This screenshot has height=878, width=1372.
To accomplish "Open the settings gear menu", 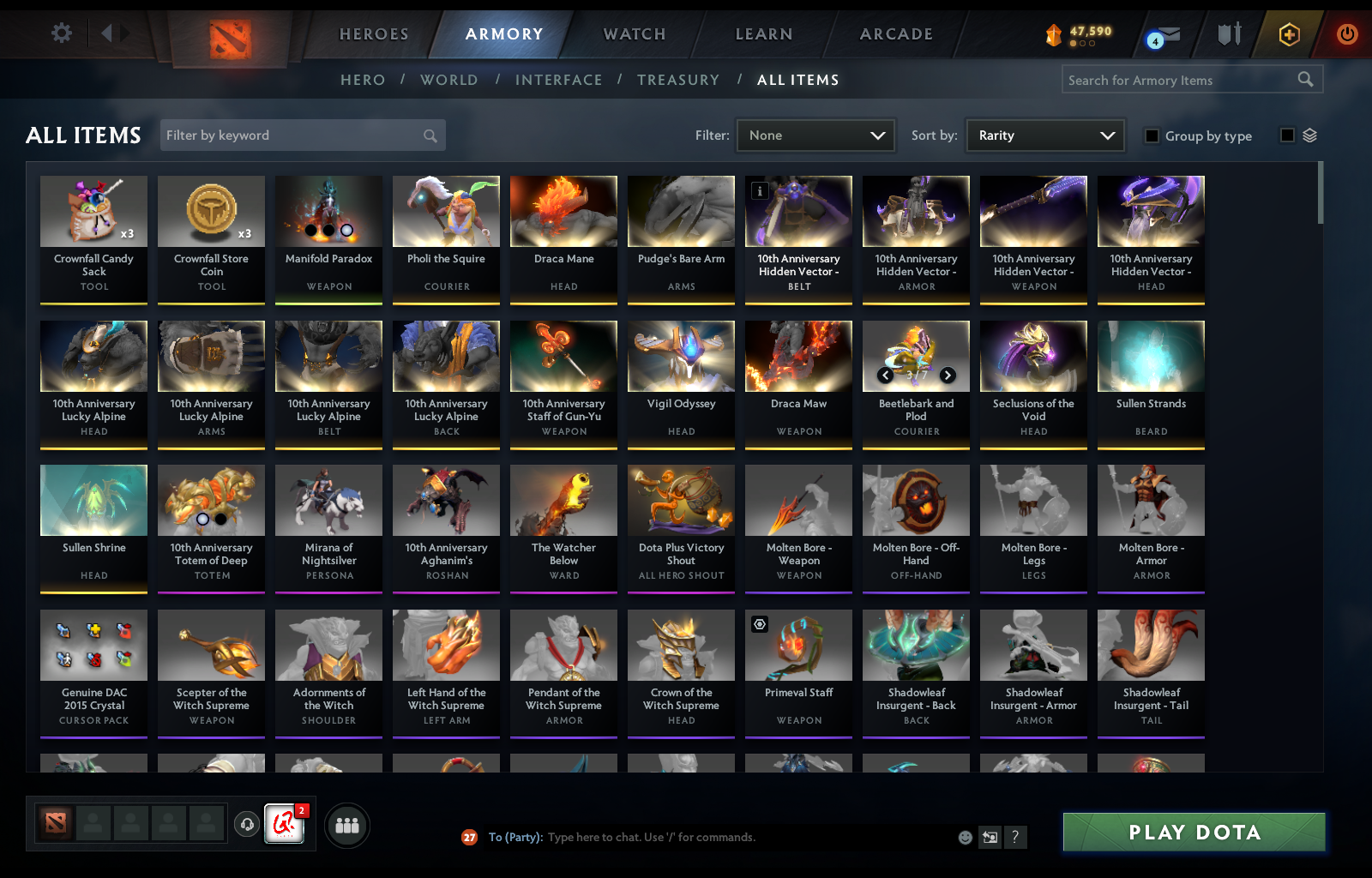I will (60, 33).
